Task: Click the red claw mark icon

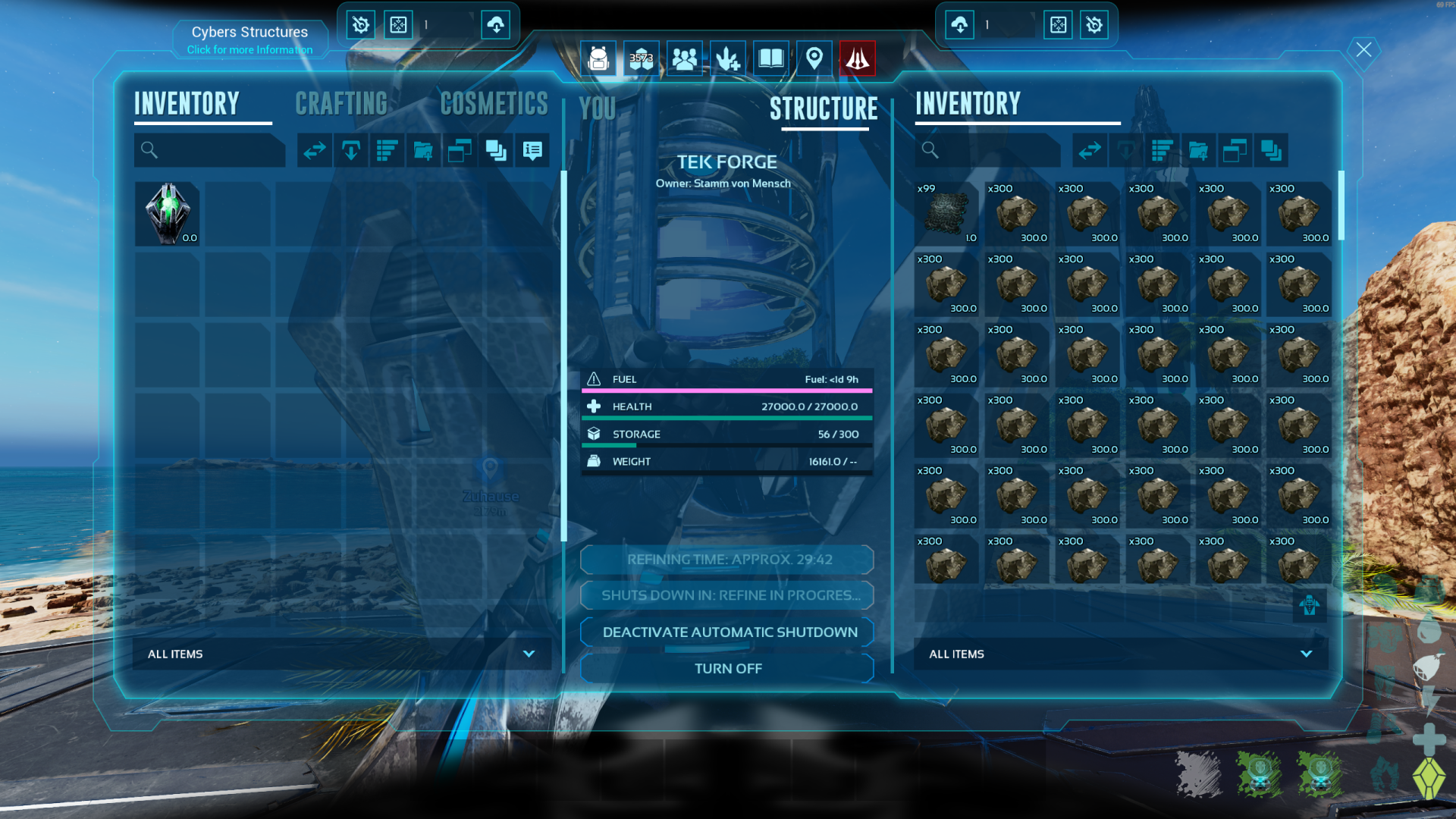Action: tap(857, 58)
